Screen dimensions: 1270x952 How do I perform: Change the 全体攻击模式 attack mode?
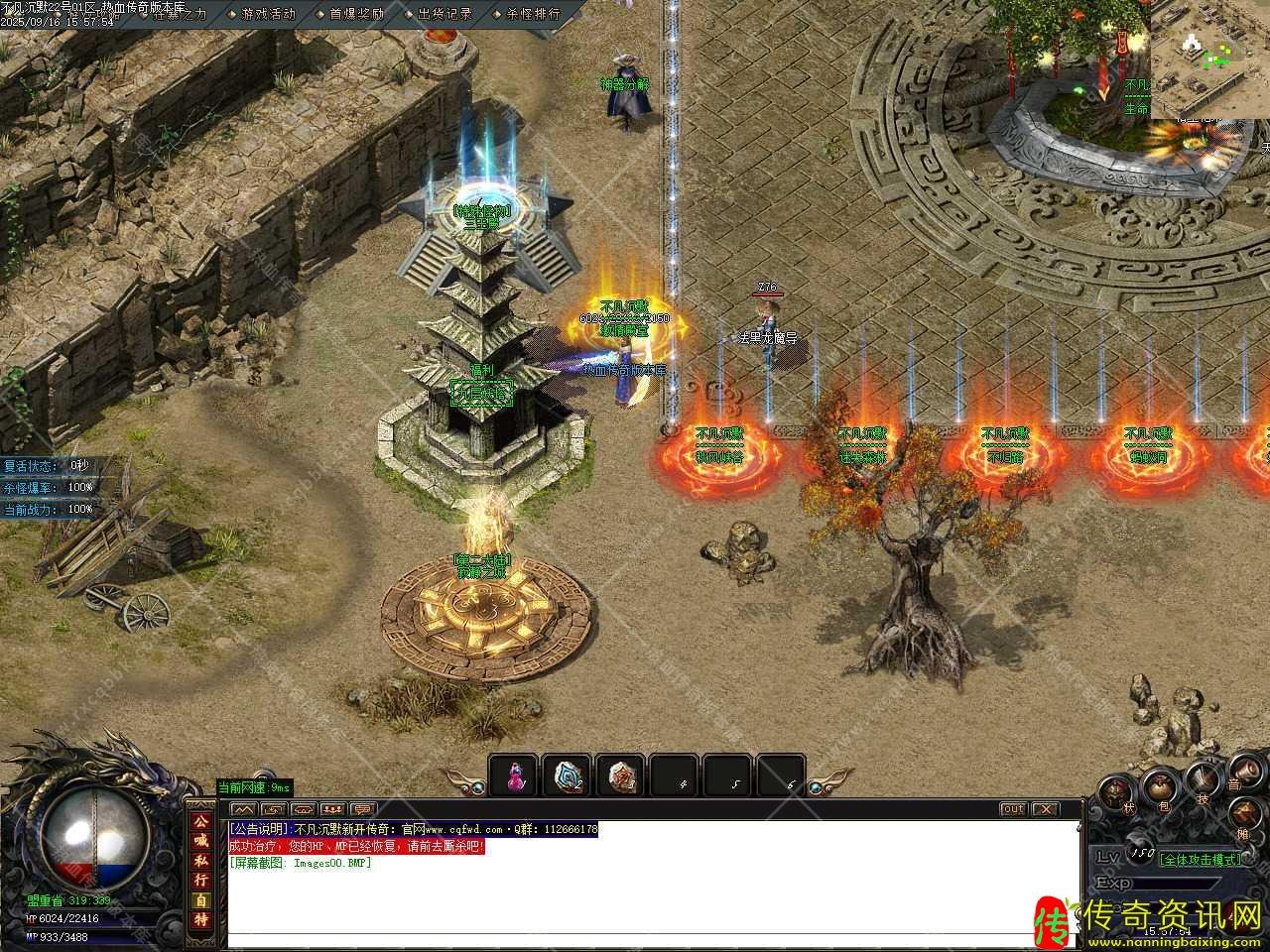click(x=1201, y=859)
